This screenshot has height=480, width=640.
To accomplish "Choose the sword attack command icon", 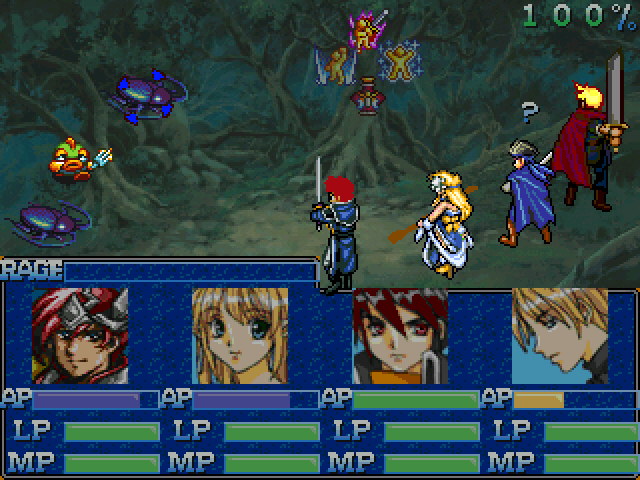I will click(366, 31).
